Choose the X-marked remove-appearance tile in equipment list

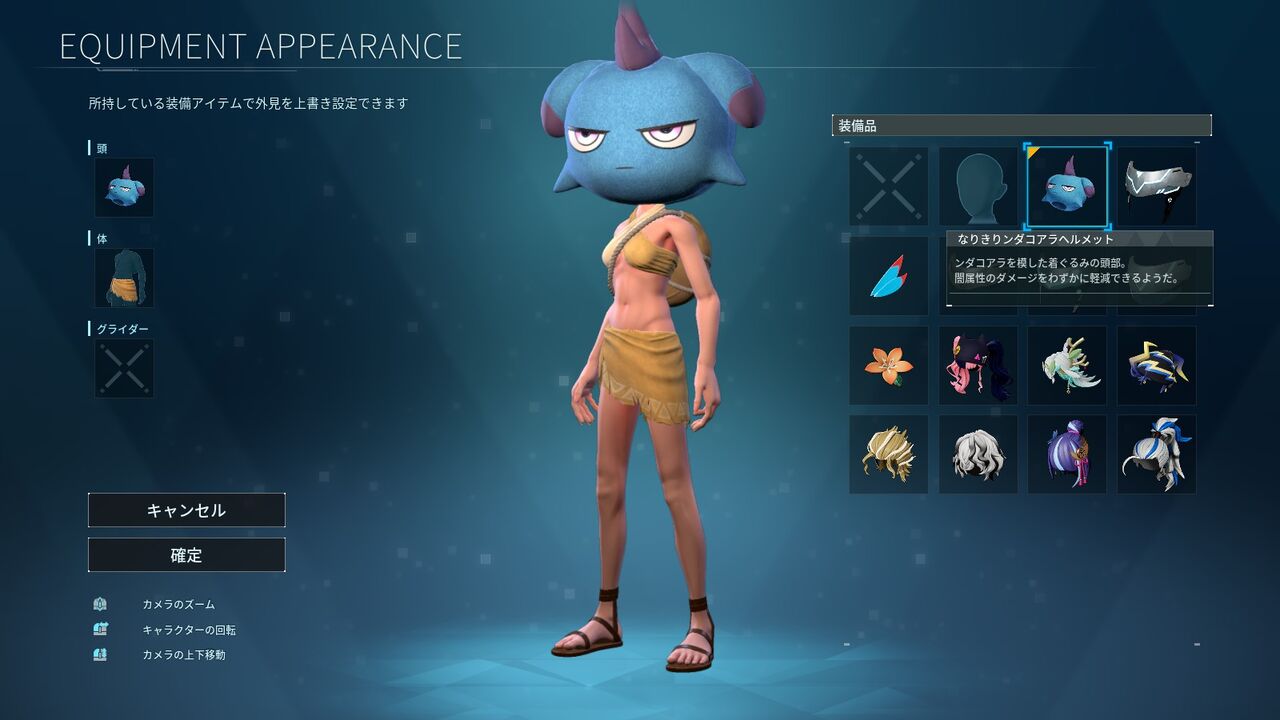(889, 186)
